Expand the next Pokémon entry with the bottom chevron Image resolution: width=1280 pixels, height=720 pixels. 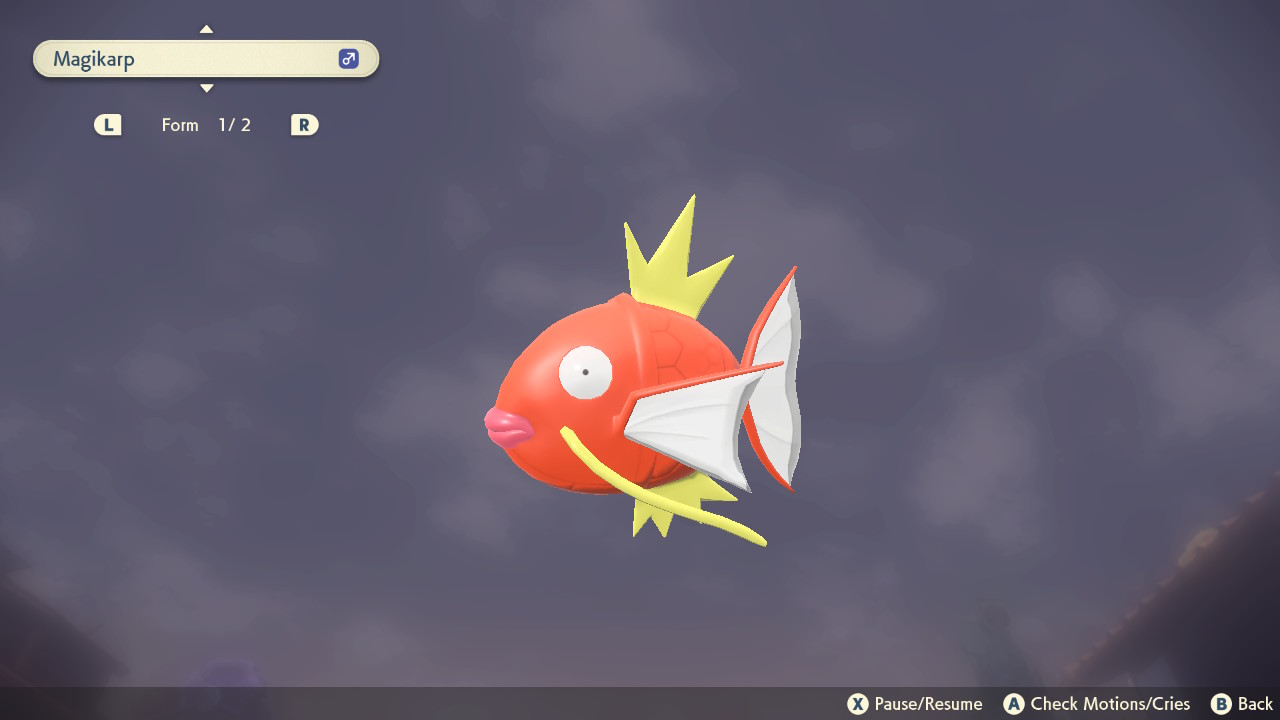coord(206,88)
